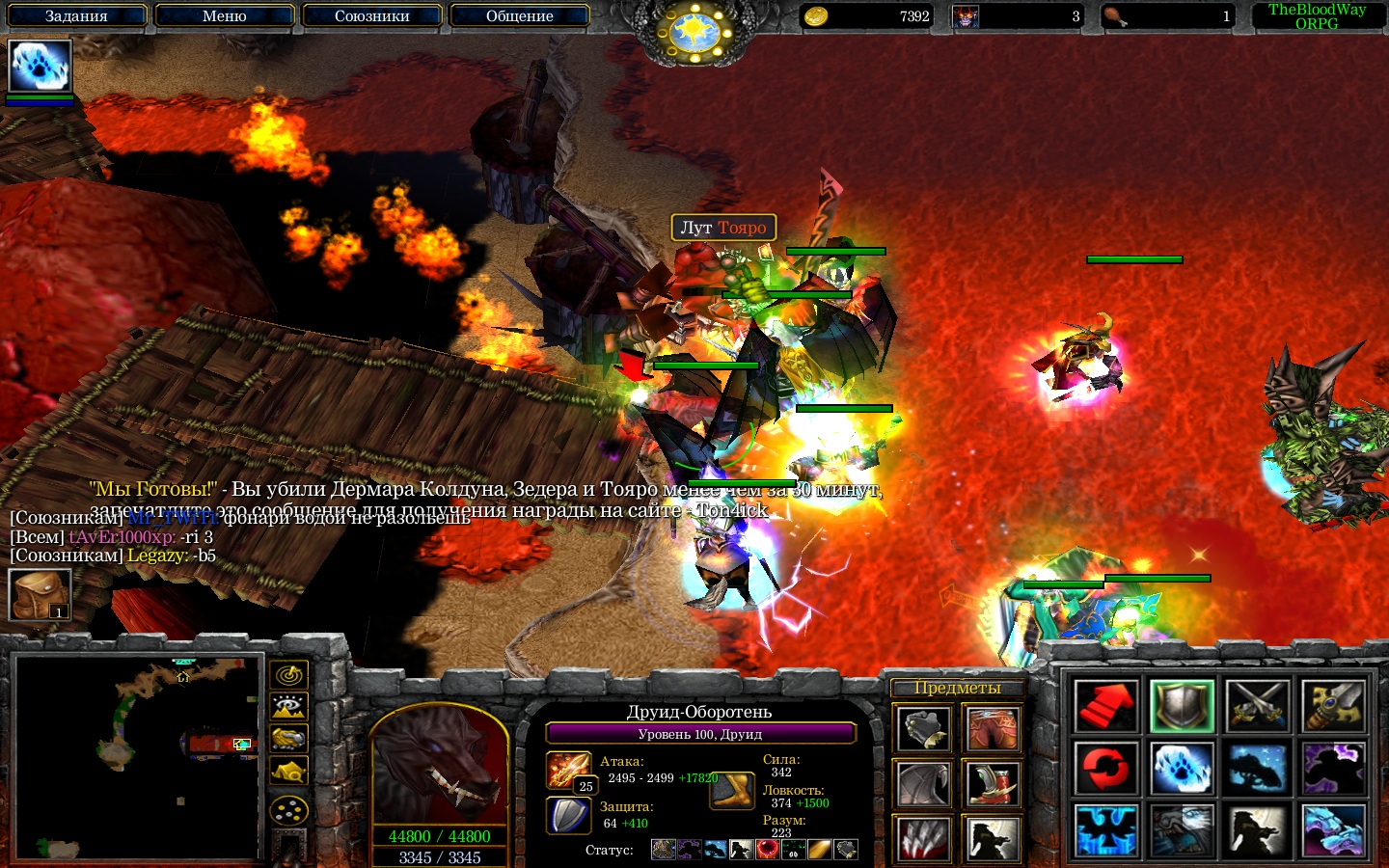
Task: Open the Общение chat log menu
Action: coord(520,15)
